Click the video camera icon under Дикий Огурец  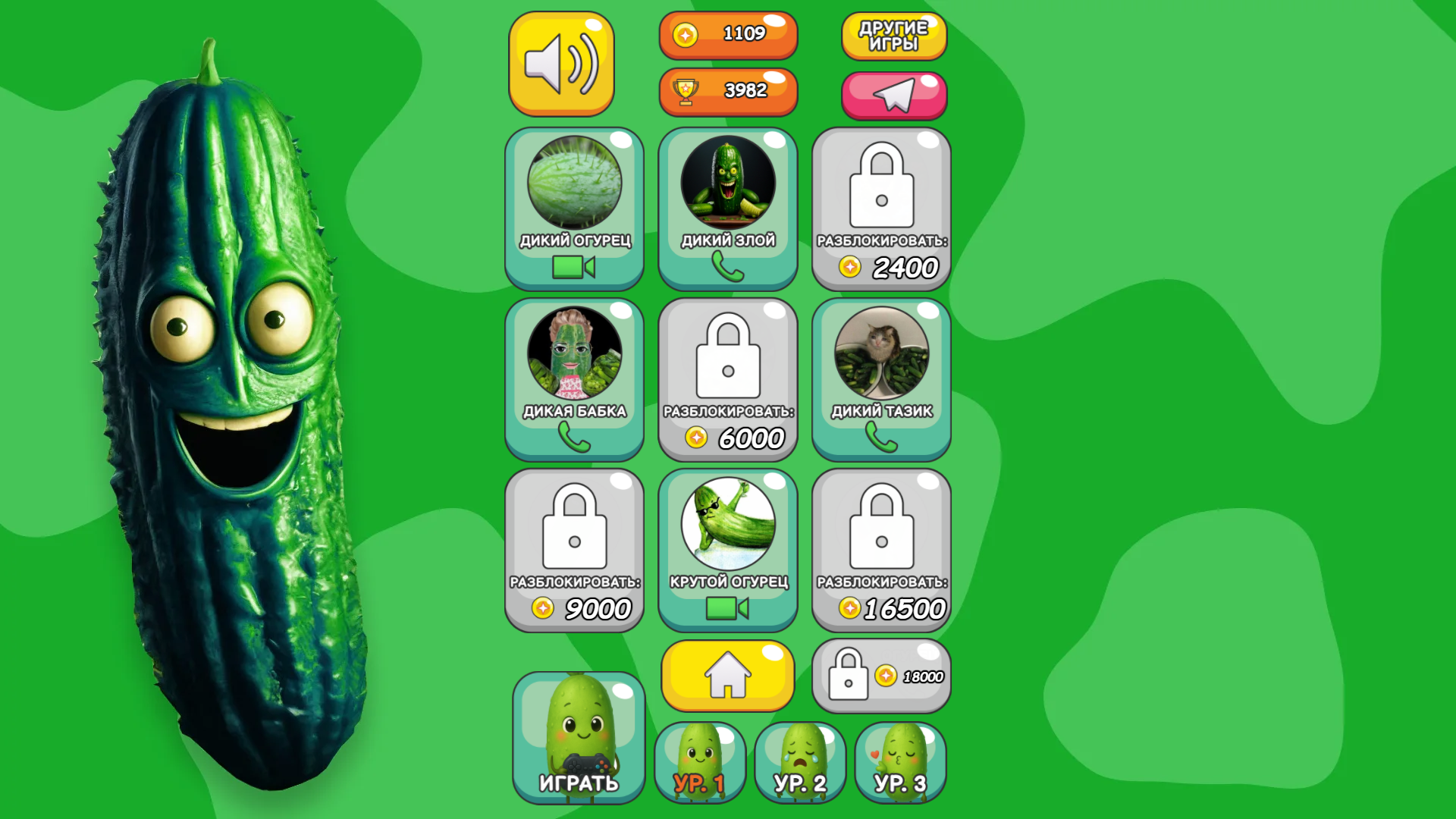click(x=575, y=266)
